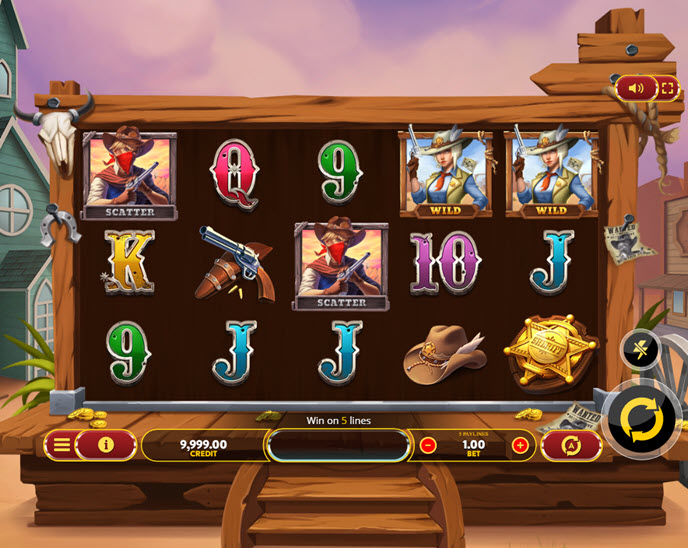Activate the autoplay button
Viewport: 688px width, 548px height.
click(571, 446)
